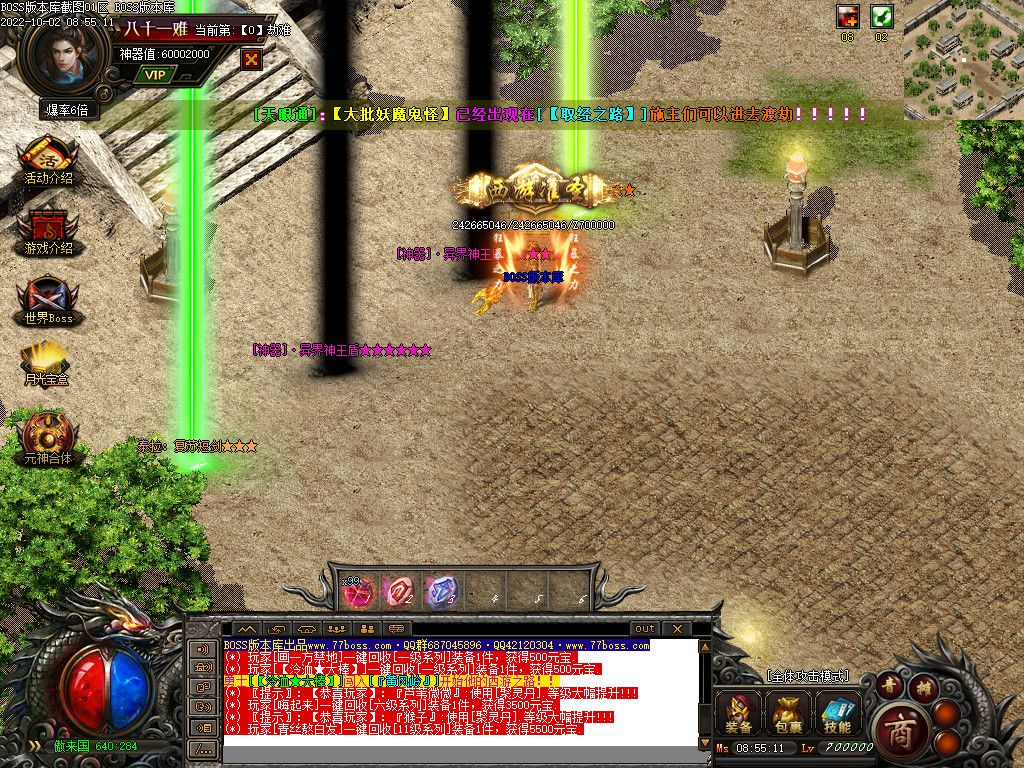Open the 世界Boss menu
The height and width of the screenshot is (768, 1024).
pyautogui.click(x=48, y=303)
